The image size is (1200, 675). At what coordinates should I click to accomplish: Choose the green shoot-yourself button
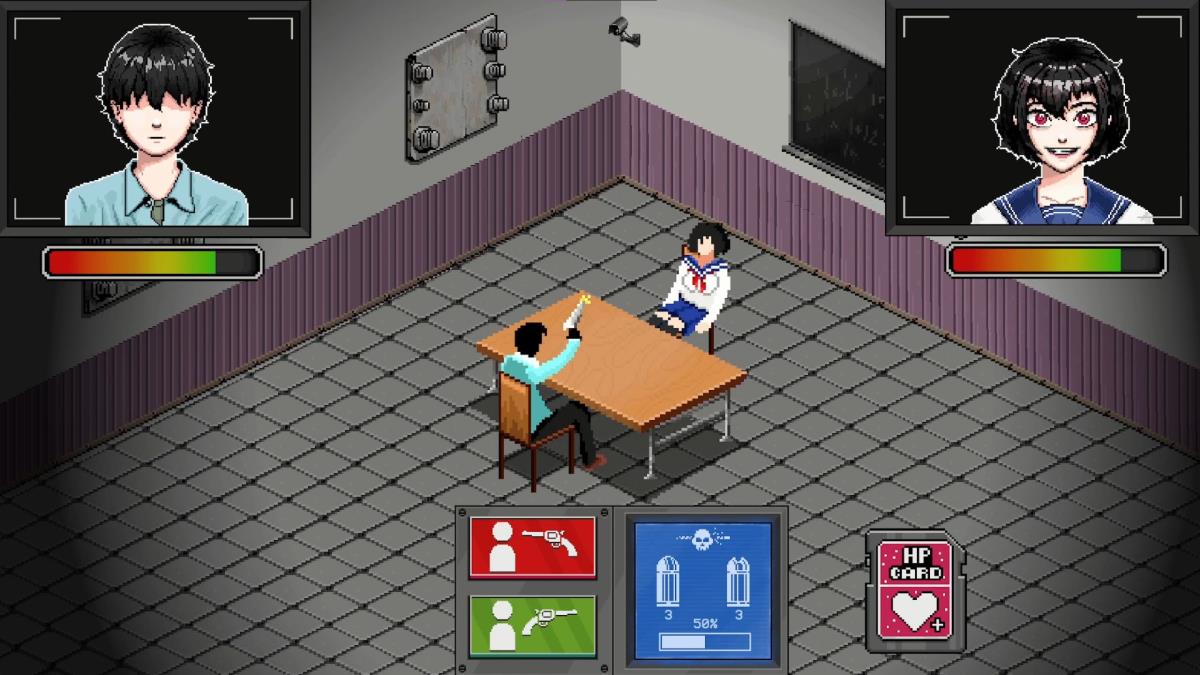click(532, 625)
